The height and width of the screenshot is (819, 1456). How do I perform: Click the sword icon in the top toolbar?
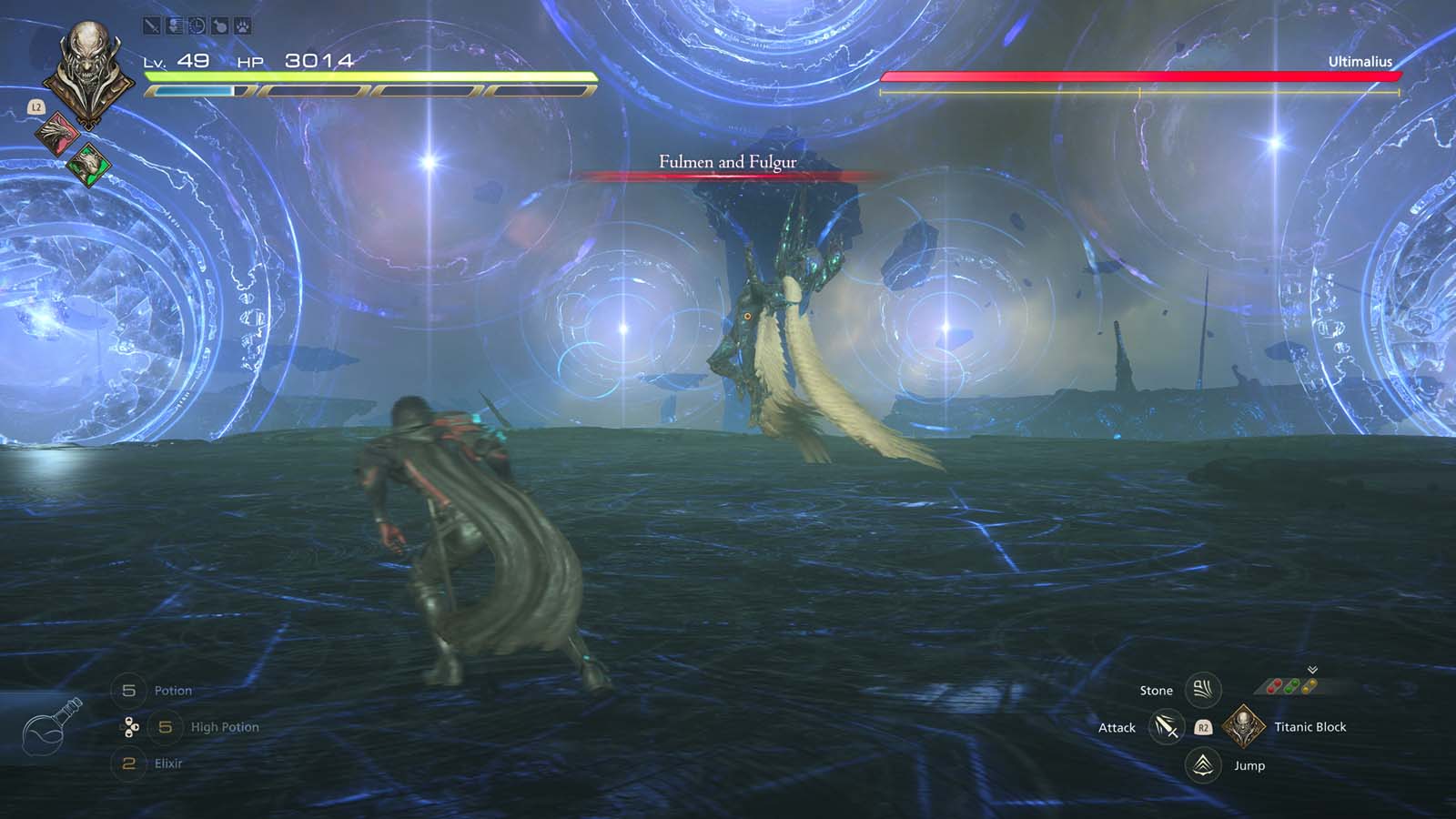click(151, 25)
